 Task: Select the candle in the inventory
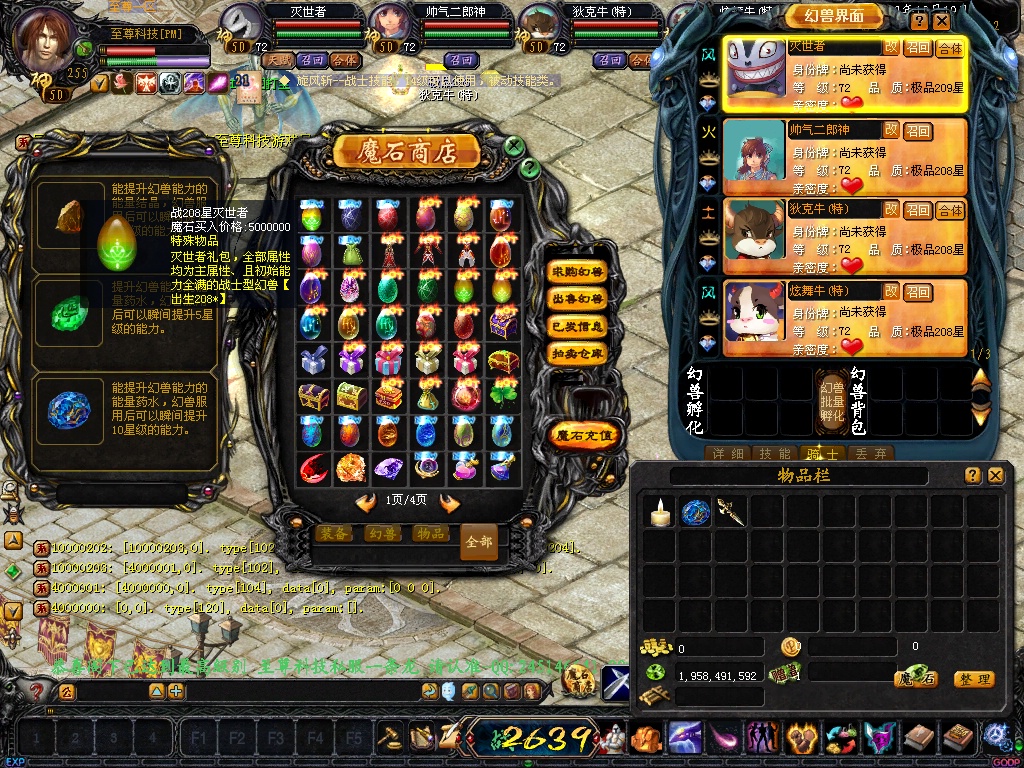(658, 513)
